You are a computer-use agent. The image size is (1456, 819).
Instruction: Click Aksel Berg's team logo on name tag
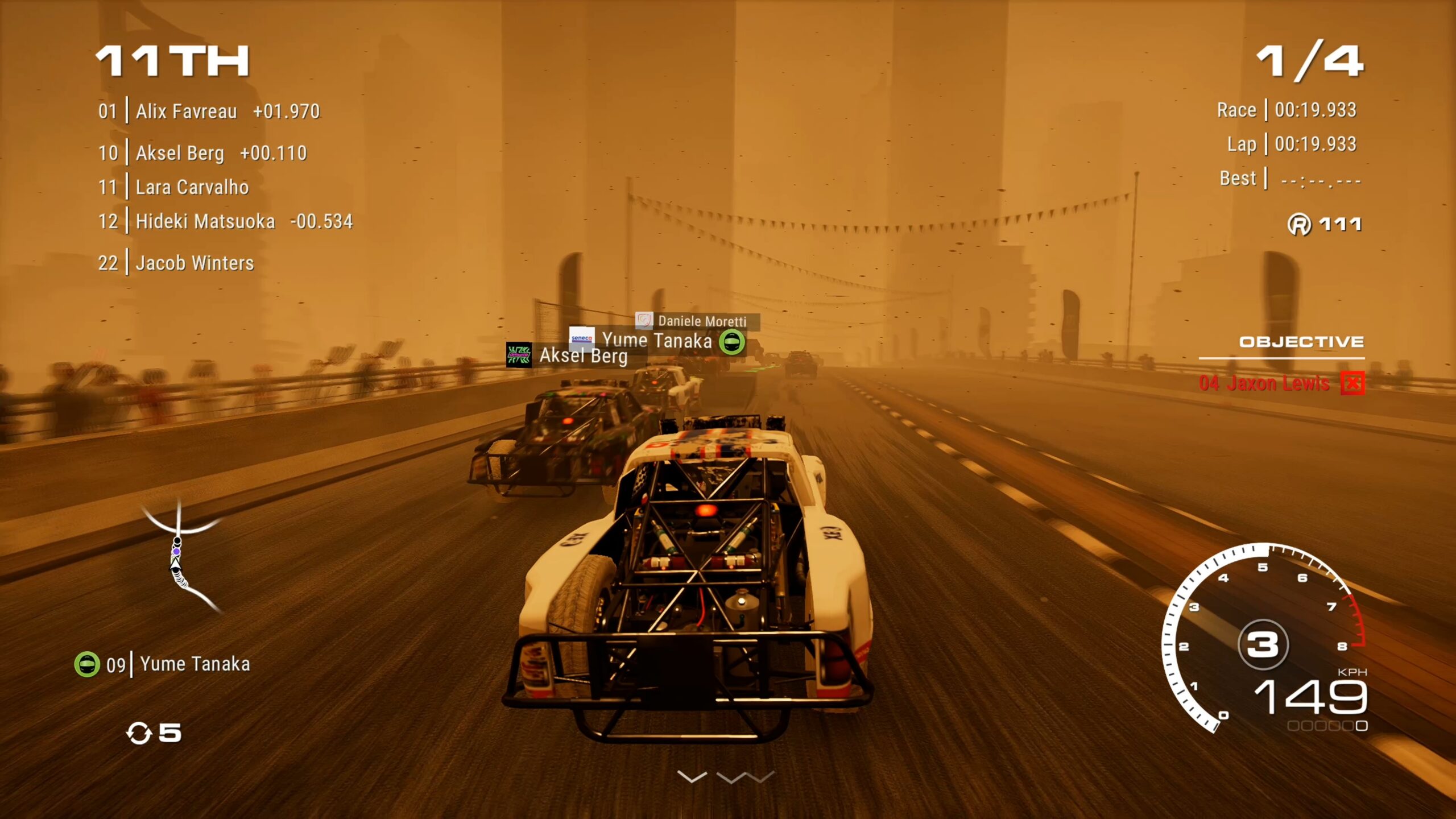(x=519, y=355)
